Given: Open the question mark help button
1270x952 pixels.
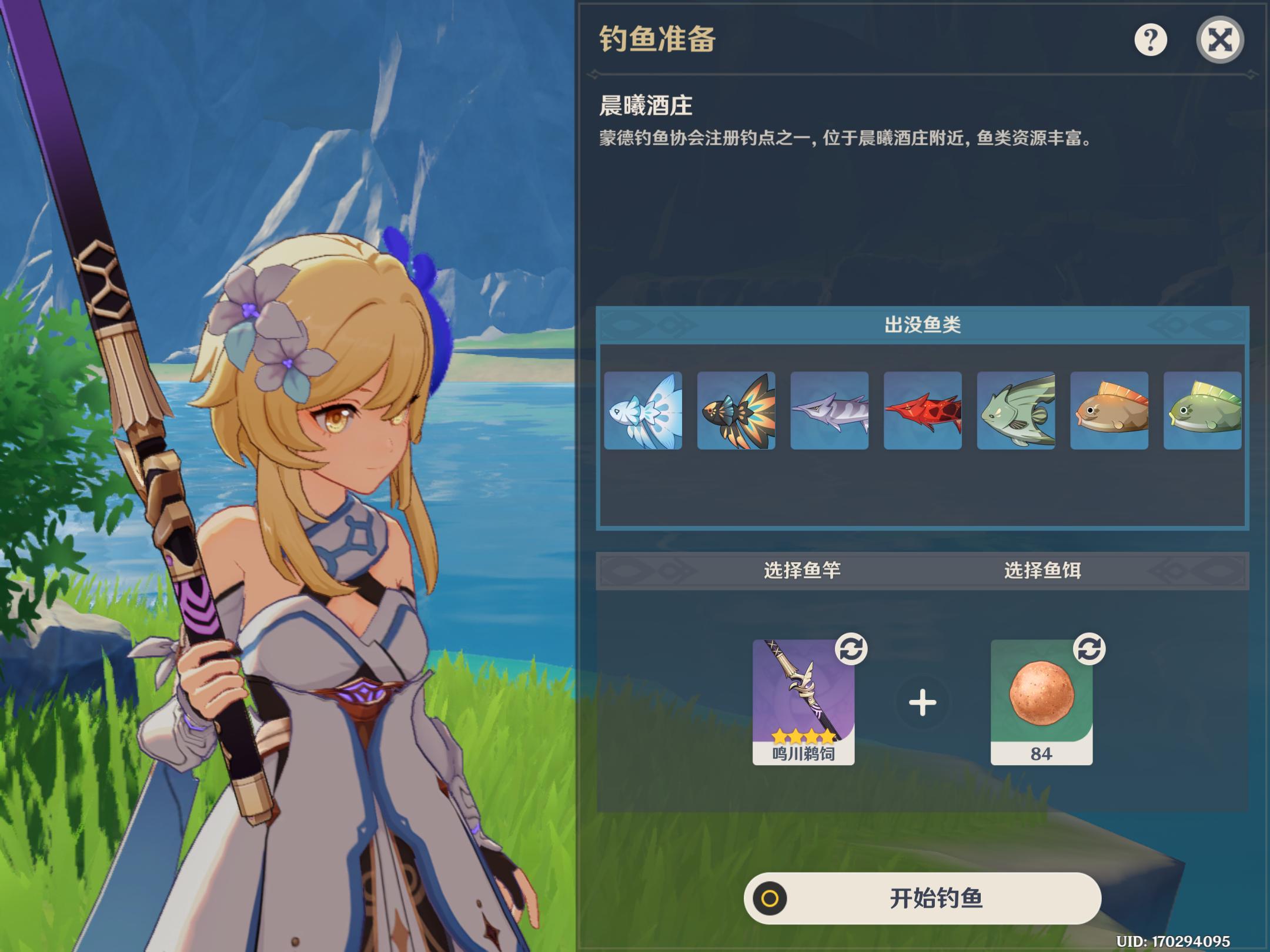Looking at the screenshot, I should click(x=1150, y=40).
